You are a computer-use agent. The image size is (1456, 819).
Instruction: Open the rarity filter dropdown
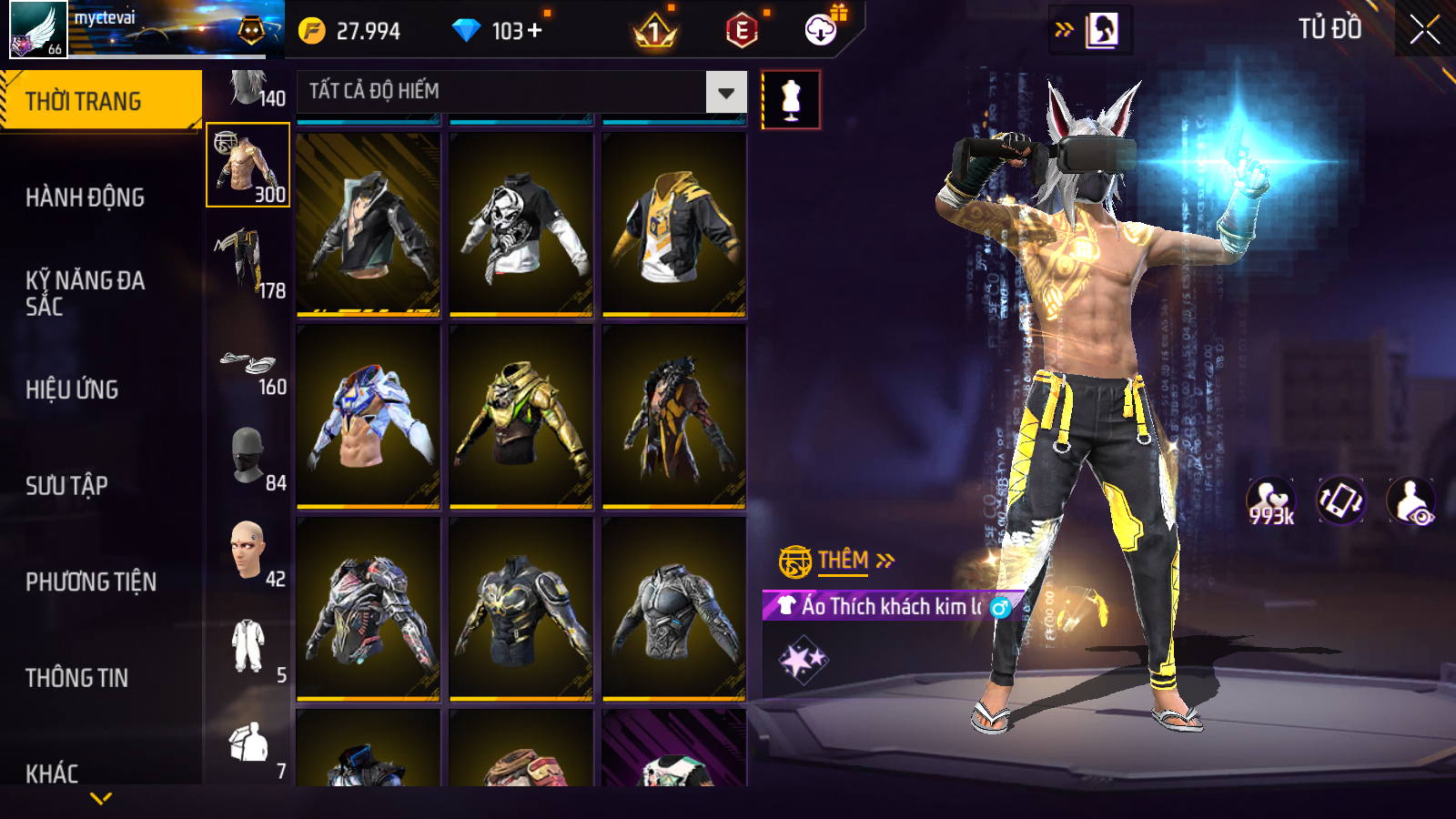click(x=725, y=92)
